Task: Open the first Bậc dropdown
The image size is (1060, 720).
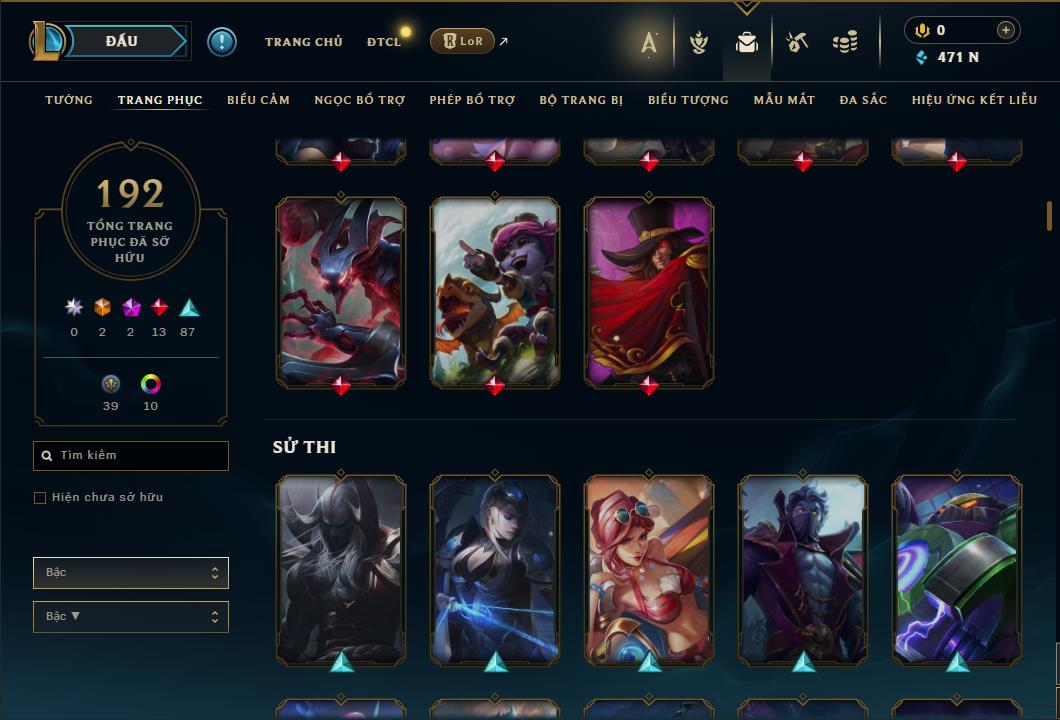Action: tap(131, 573)
